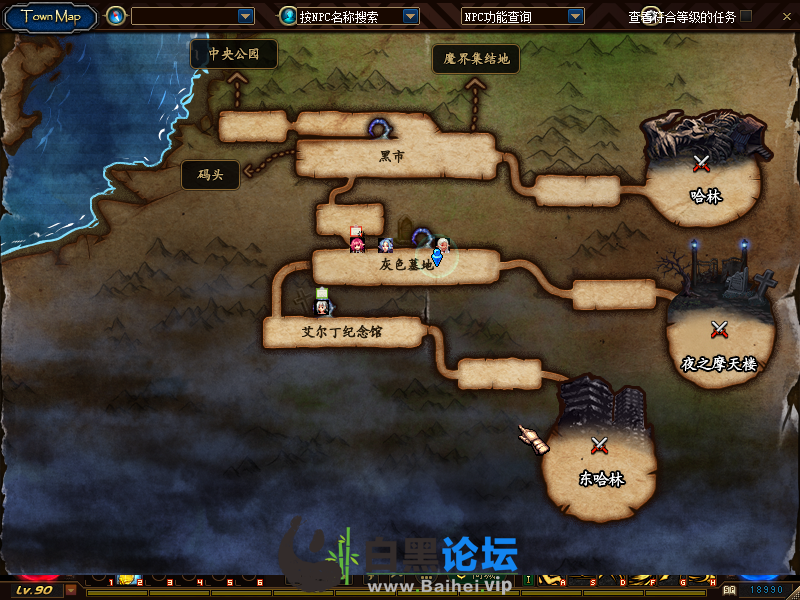This screenshot has height=600, width=800.
Task: Expand the empty dropdown beside the Town Map title
Action: pyautogui.click(x=246, y=16)
